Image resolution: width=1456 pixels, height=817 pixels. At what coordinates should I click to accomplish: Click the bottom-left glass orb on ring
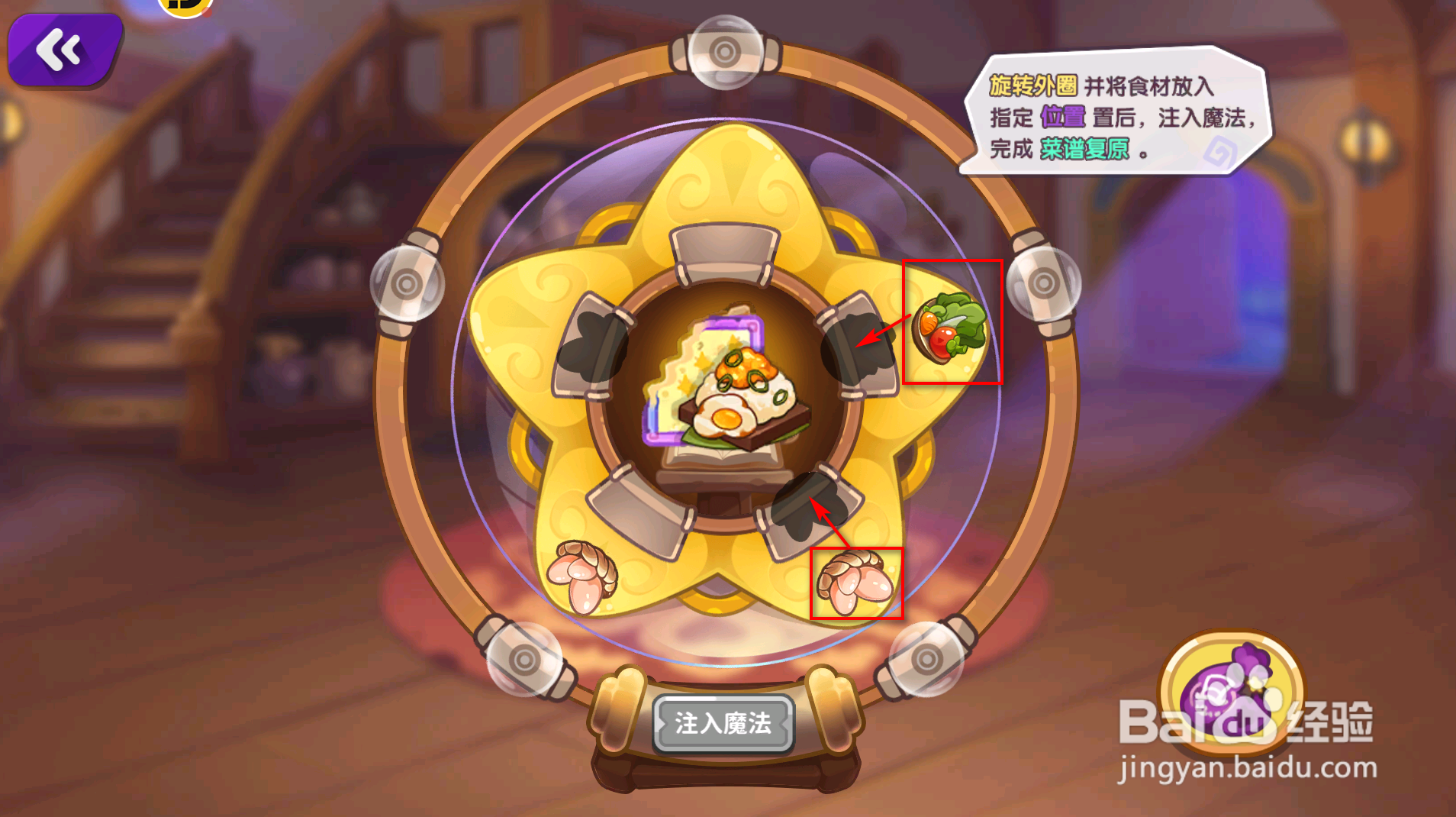[x=525, y=660]
